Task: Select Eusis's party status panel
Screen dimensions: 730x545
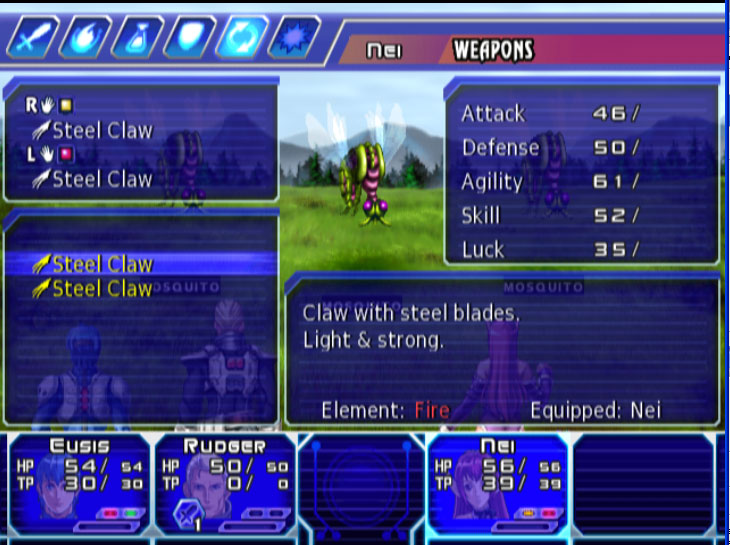Action: (78, 483)
